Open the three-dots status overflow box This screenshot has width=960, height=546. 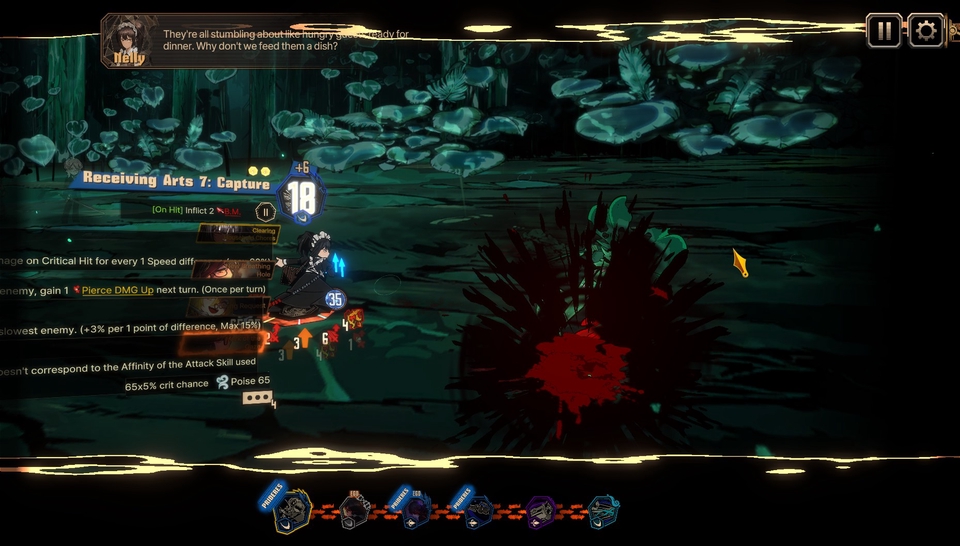tap(258, 398)
